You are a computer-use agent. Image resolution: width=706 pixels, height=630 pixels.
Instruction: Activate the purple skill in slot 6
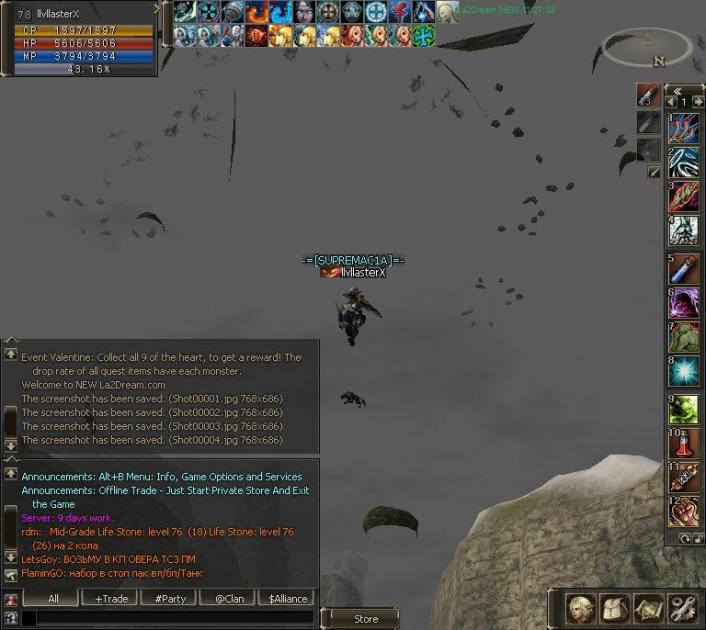point(685,302)
